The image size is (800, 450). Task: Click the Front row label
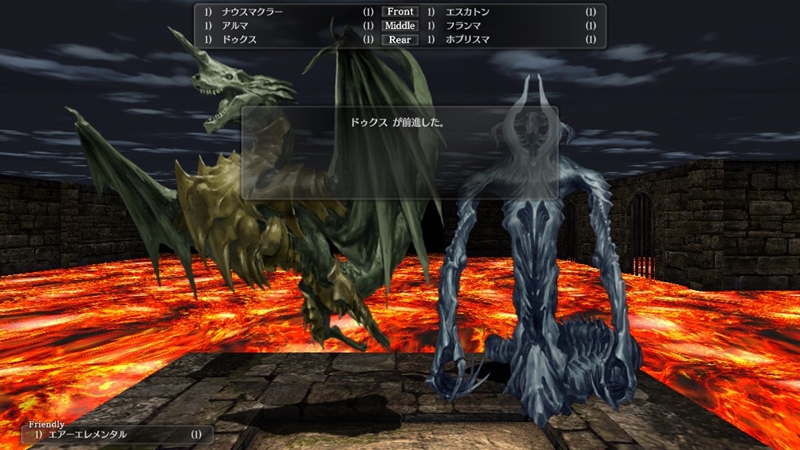tap(399, 12)
